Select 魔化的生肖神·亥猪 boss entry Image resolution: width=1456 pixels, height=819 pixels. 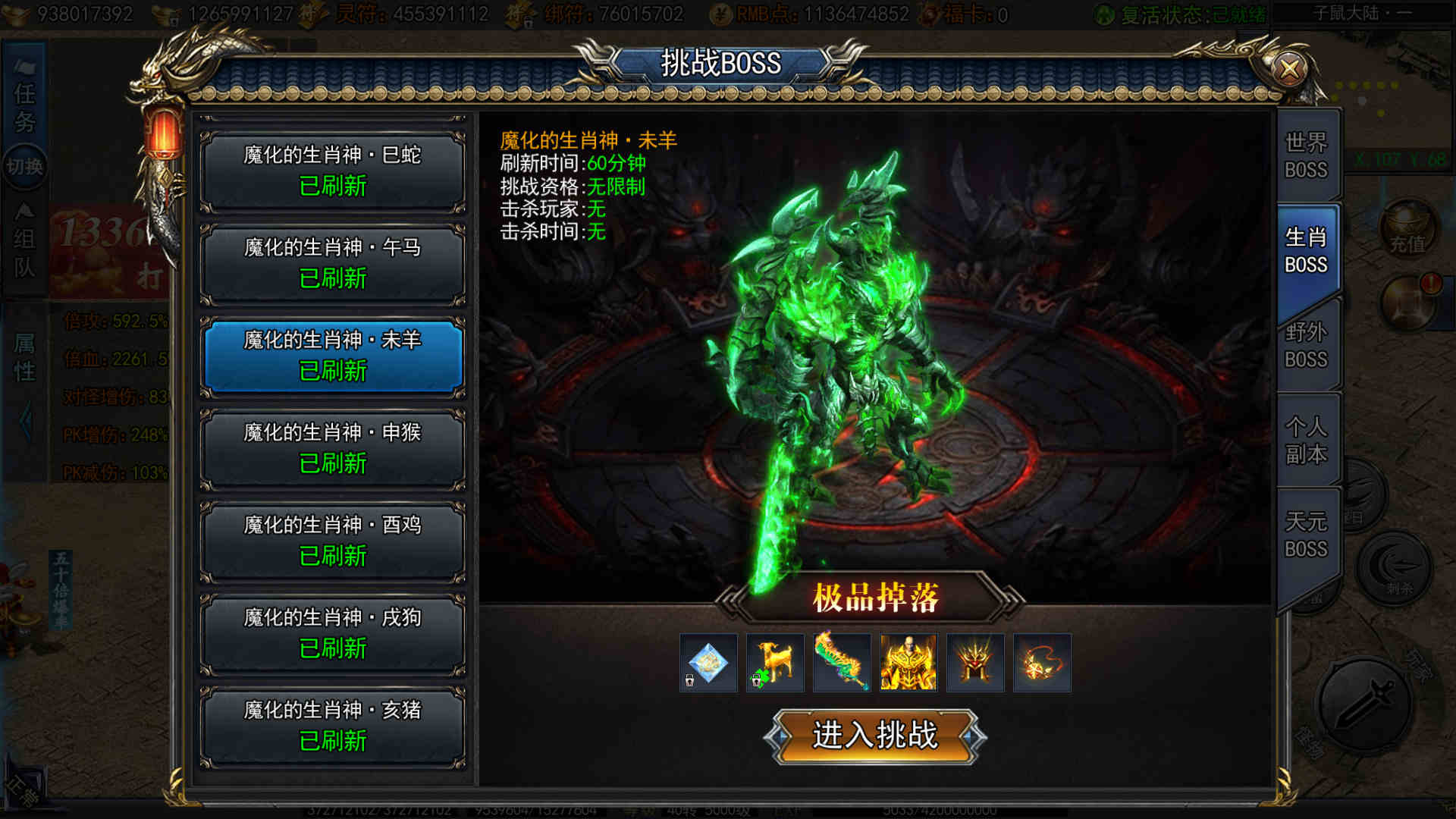click(x=332, y=726)
